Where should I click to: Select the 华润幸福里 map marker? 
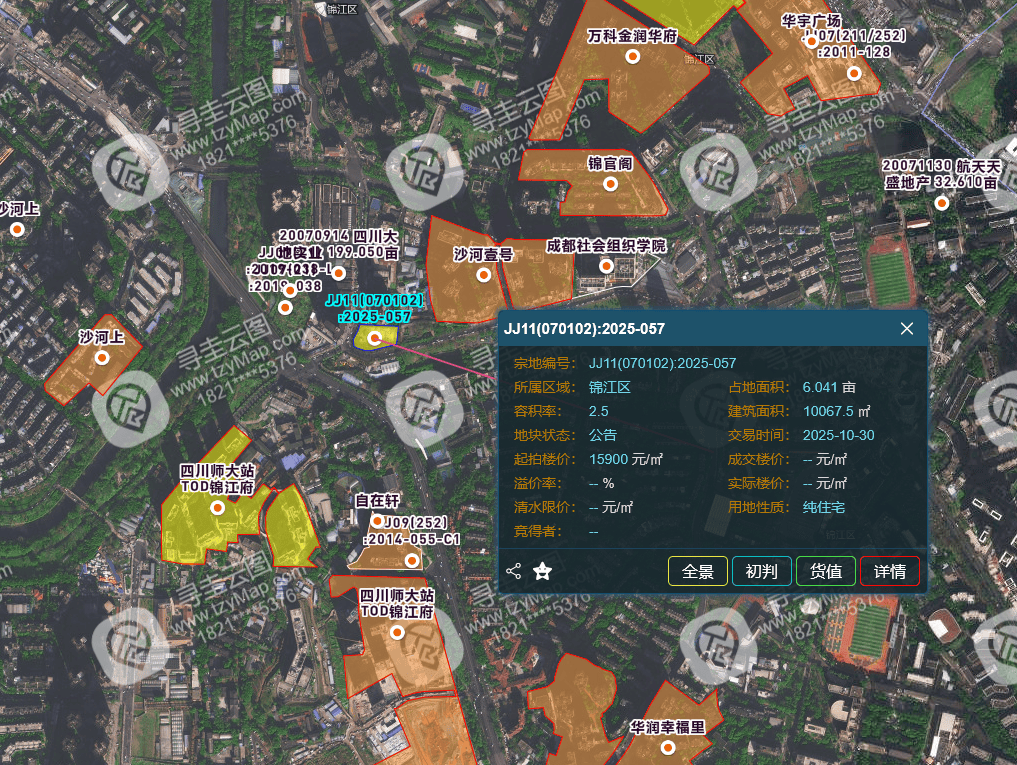(x=667, y=748)
